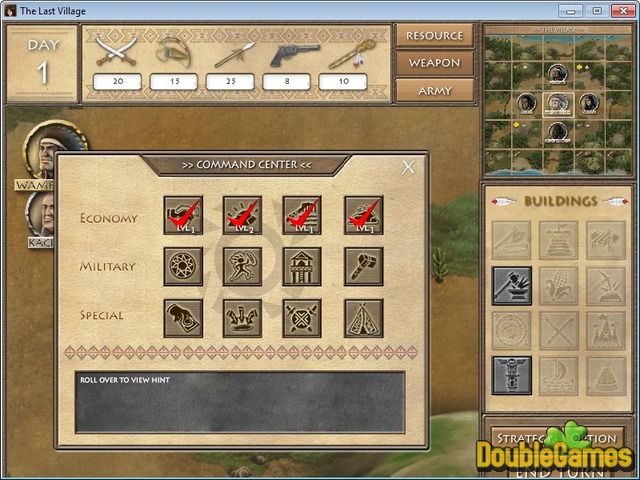
Task: Select the Special crossed swords shield upgrade
Action: (x=302, y=317)
